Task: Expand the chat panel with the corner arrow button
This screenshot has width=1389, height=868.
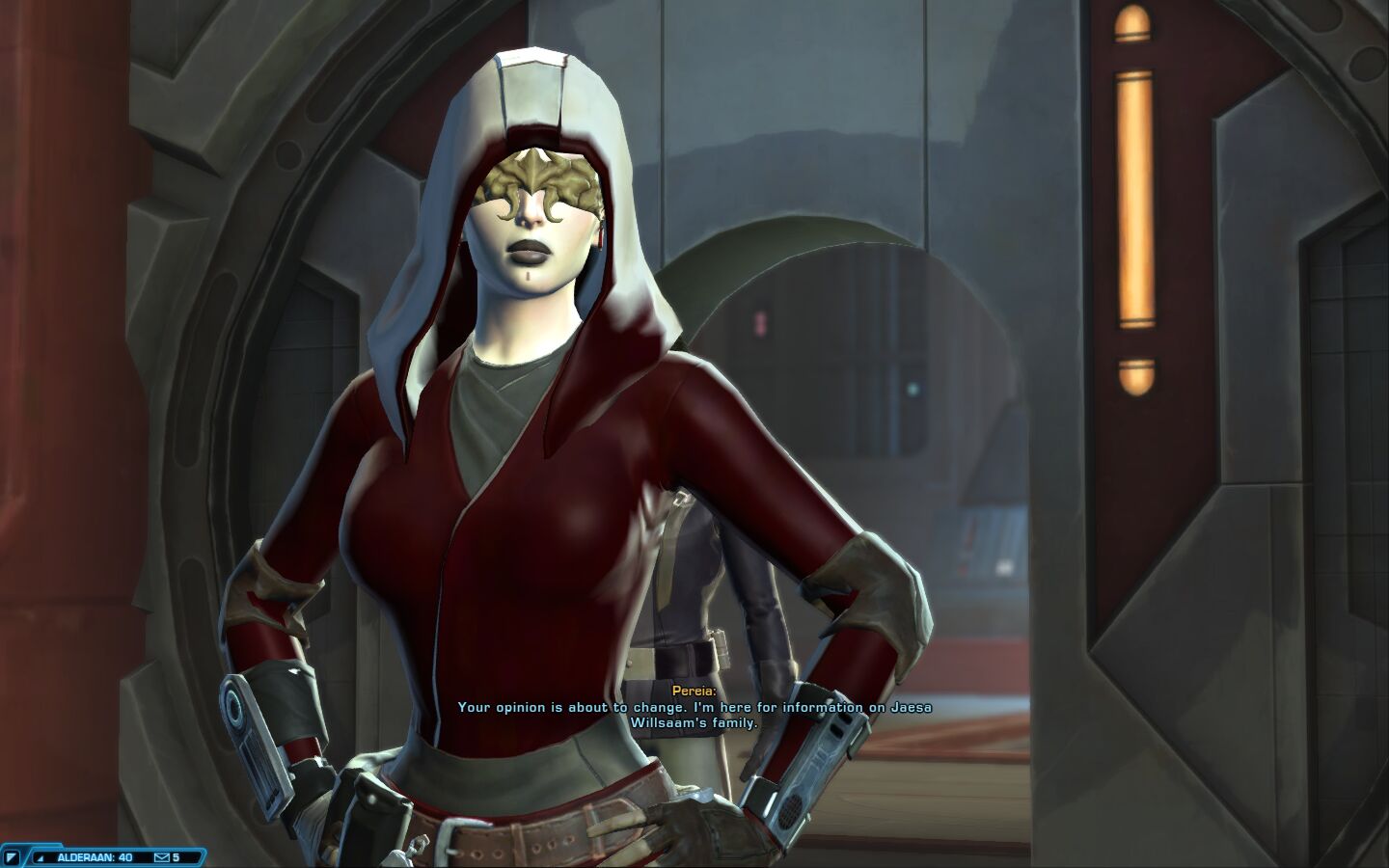Action: [x=13, y=856]
